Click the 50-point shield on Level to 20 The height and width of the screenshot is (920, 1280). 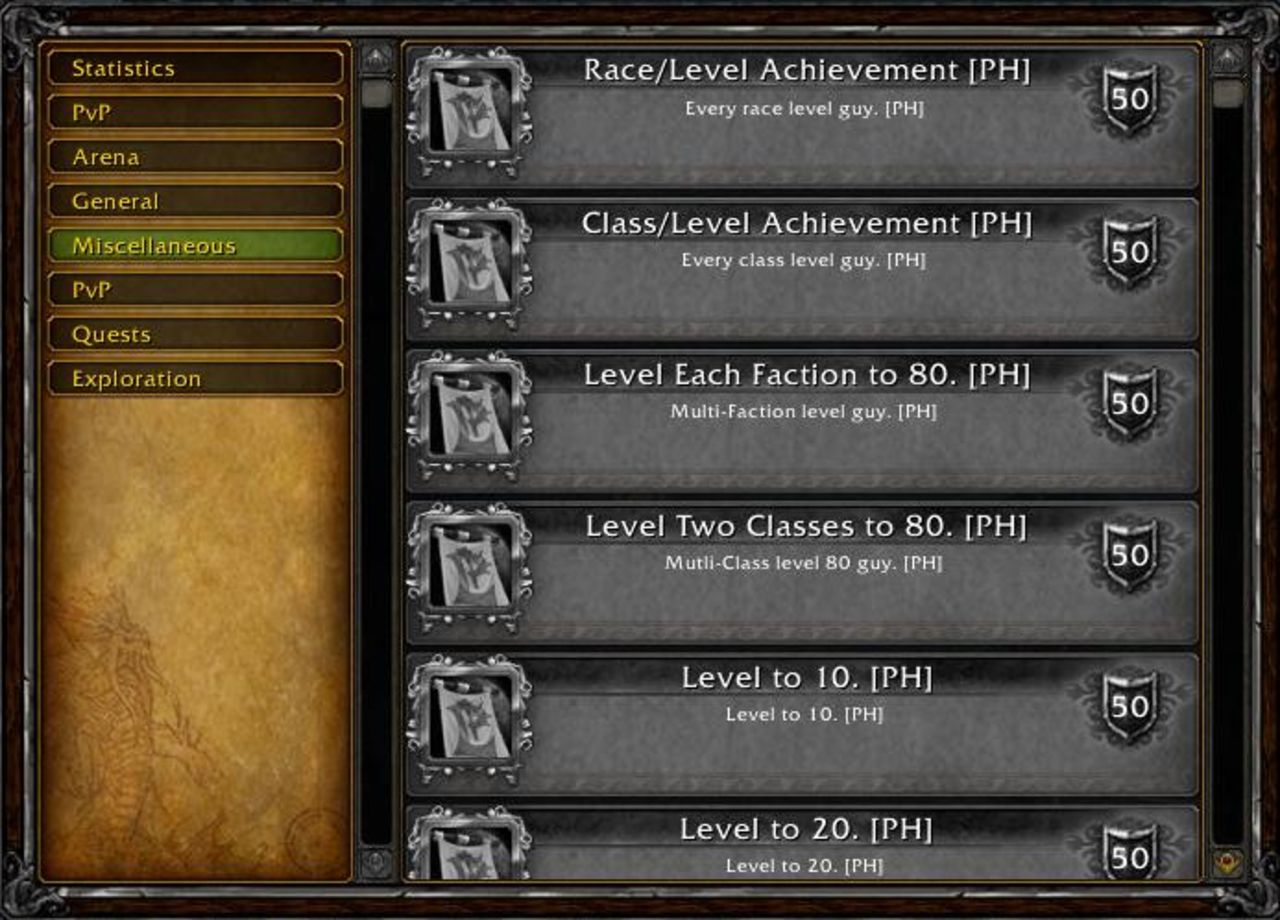pyautogui.click(x=1128, y=855)
